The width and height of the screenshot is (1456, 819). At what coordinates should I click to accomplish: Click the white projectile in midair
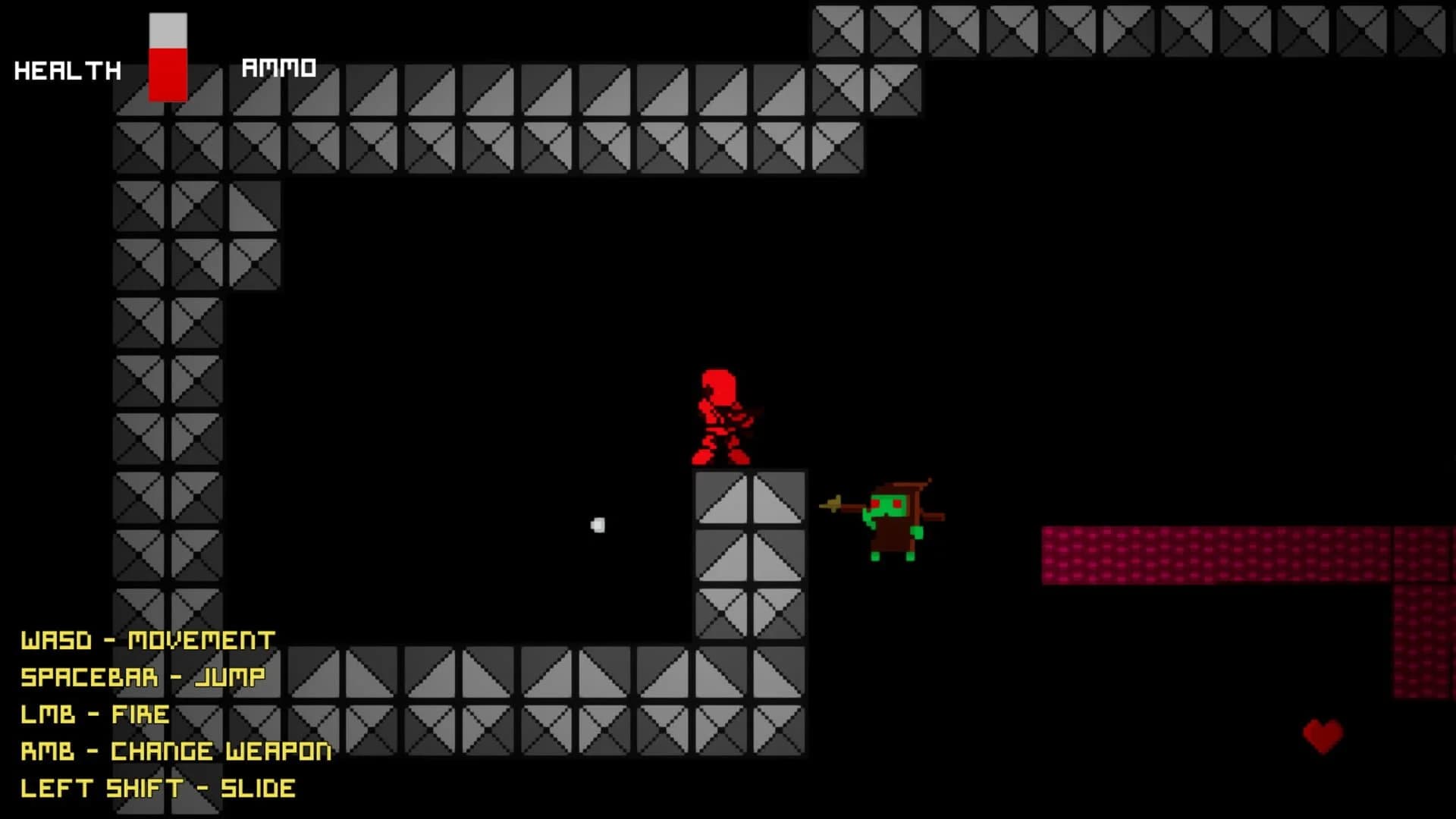pyautogui.click(x=598, y=523)
